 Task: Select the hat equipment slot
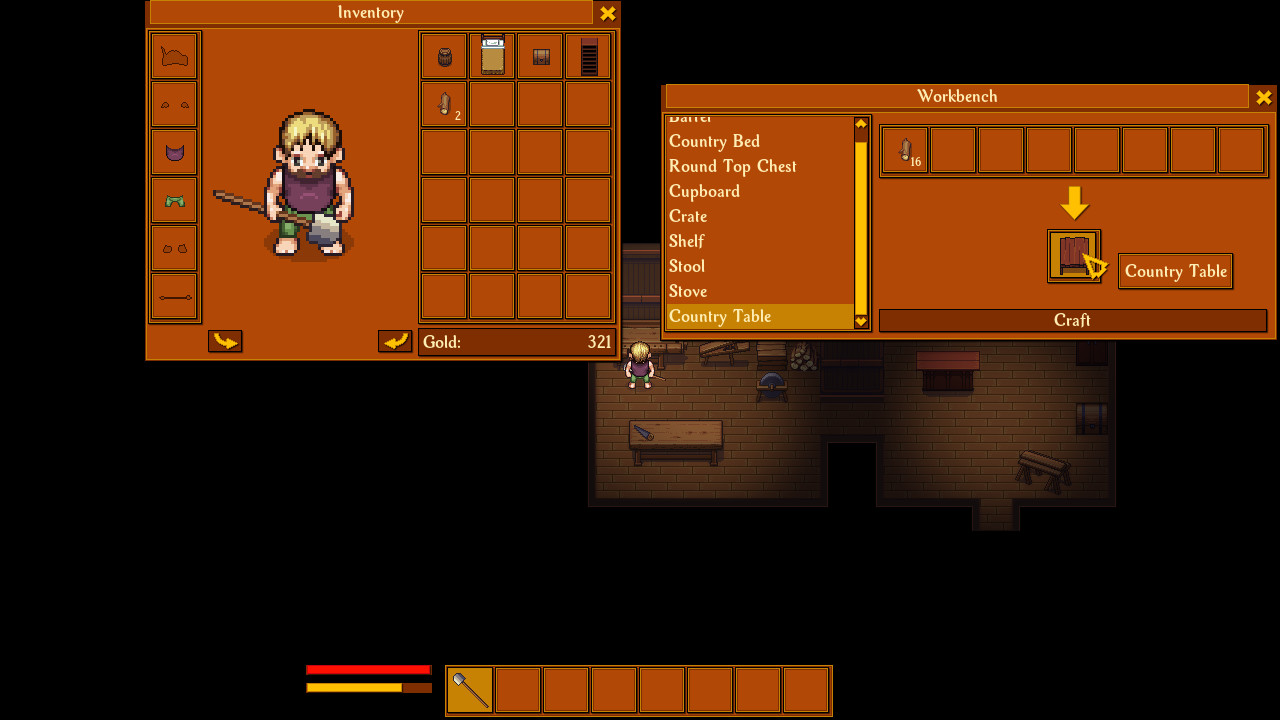[x=174, y=56]
